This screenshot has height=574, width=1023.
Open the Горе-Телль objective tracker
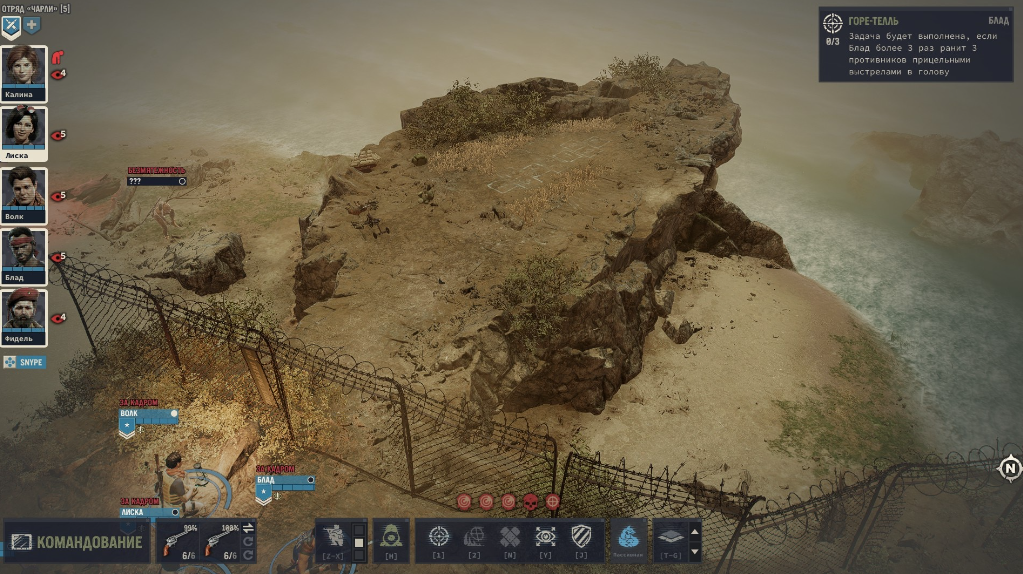tap(915, 45)
